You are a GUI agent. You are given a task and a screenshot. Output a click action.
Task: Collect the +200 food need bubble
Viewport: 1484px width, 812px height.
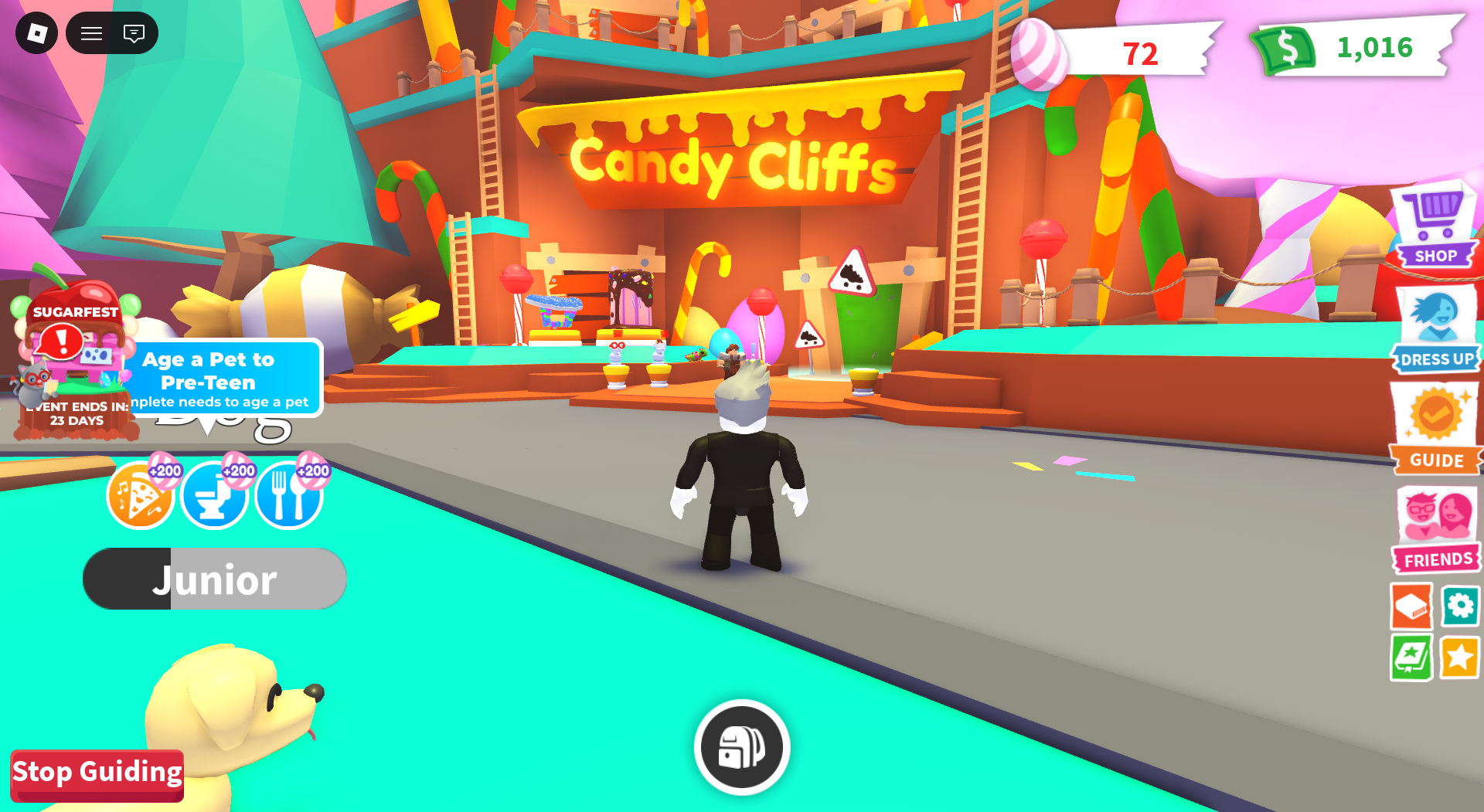288,495
